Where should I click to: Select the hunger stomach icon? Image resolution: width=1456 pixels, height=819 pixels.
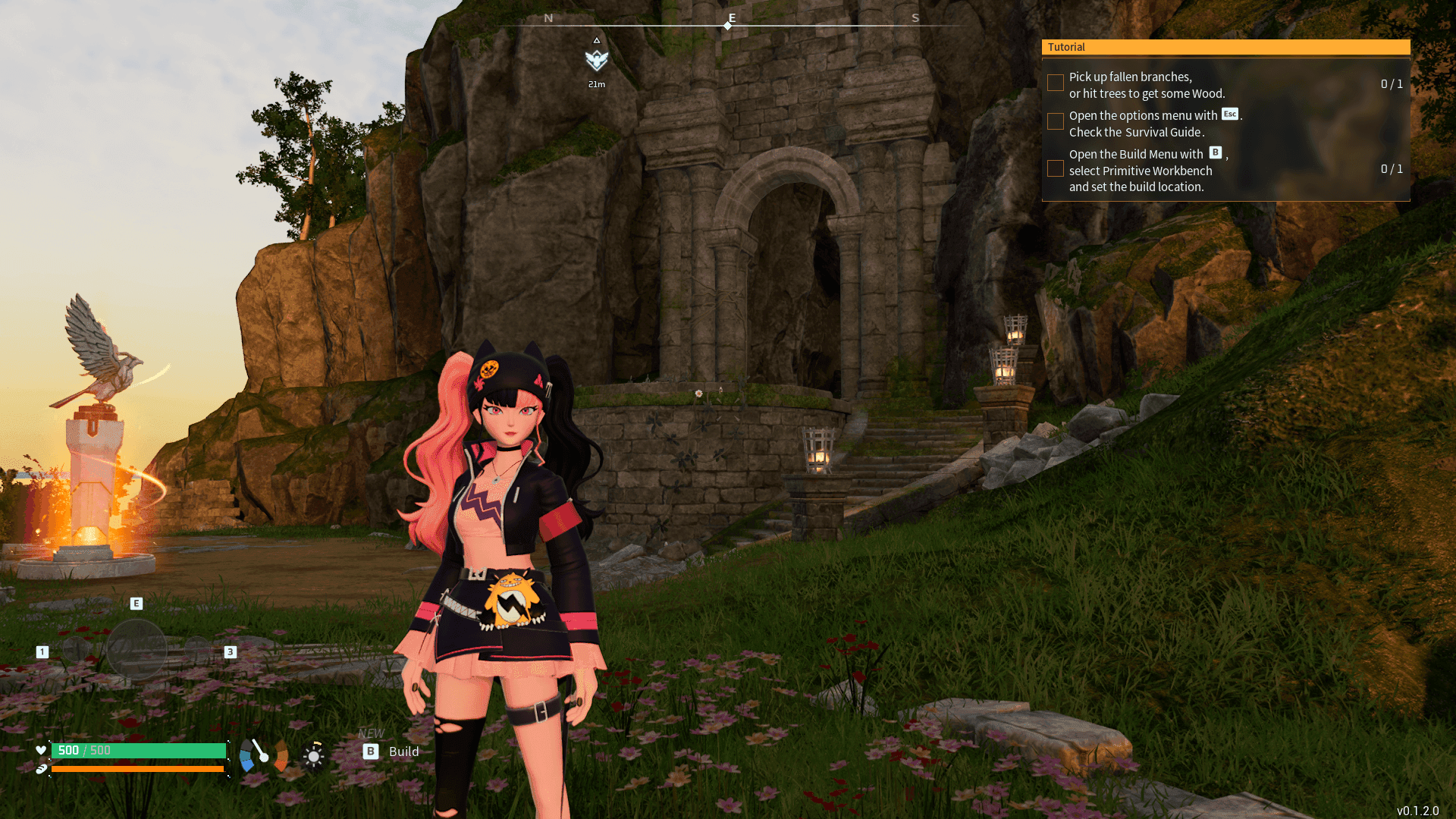pyautogui.click(x=43, y=767)
